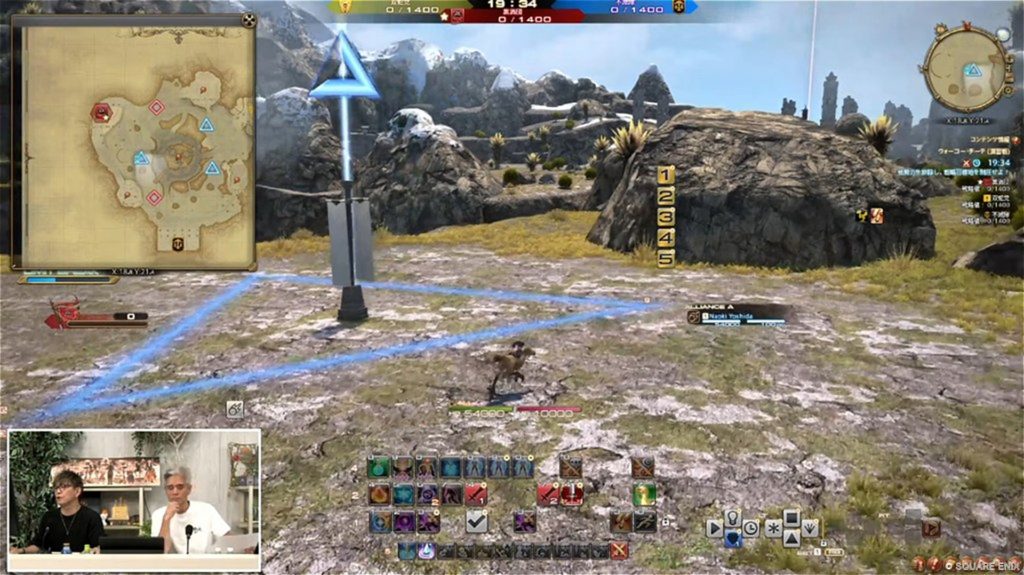Viewport: 1024px width, 575px height.
Task: Click the blue shield button
Action: [x=733, y=539]
